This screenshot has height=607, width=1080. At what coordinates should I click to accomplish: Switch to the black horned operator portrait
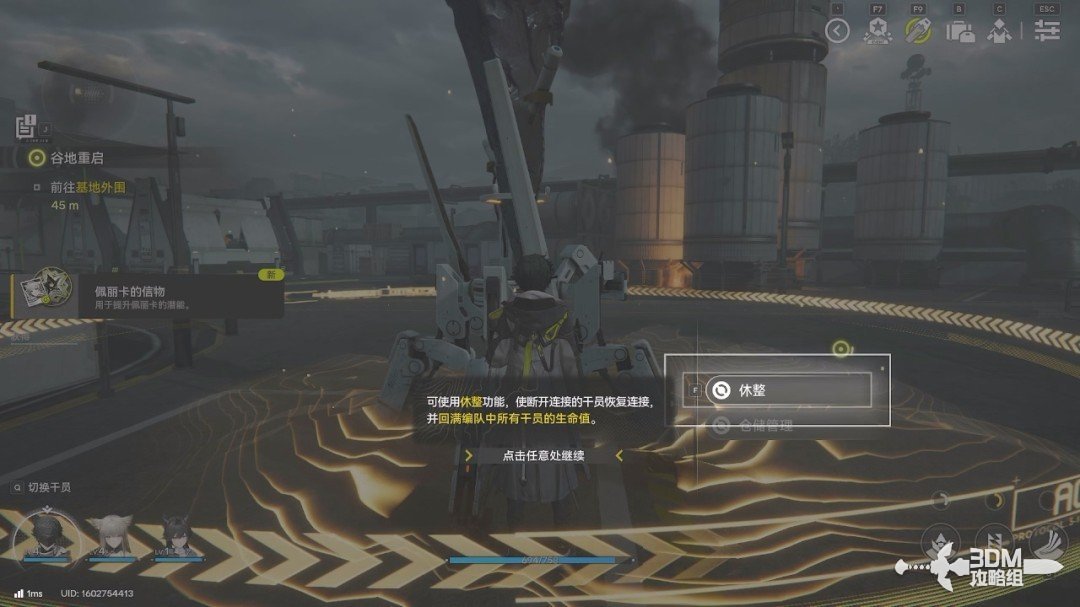[x=178, y=536]
